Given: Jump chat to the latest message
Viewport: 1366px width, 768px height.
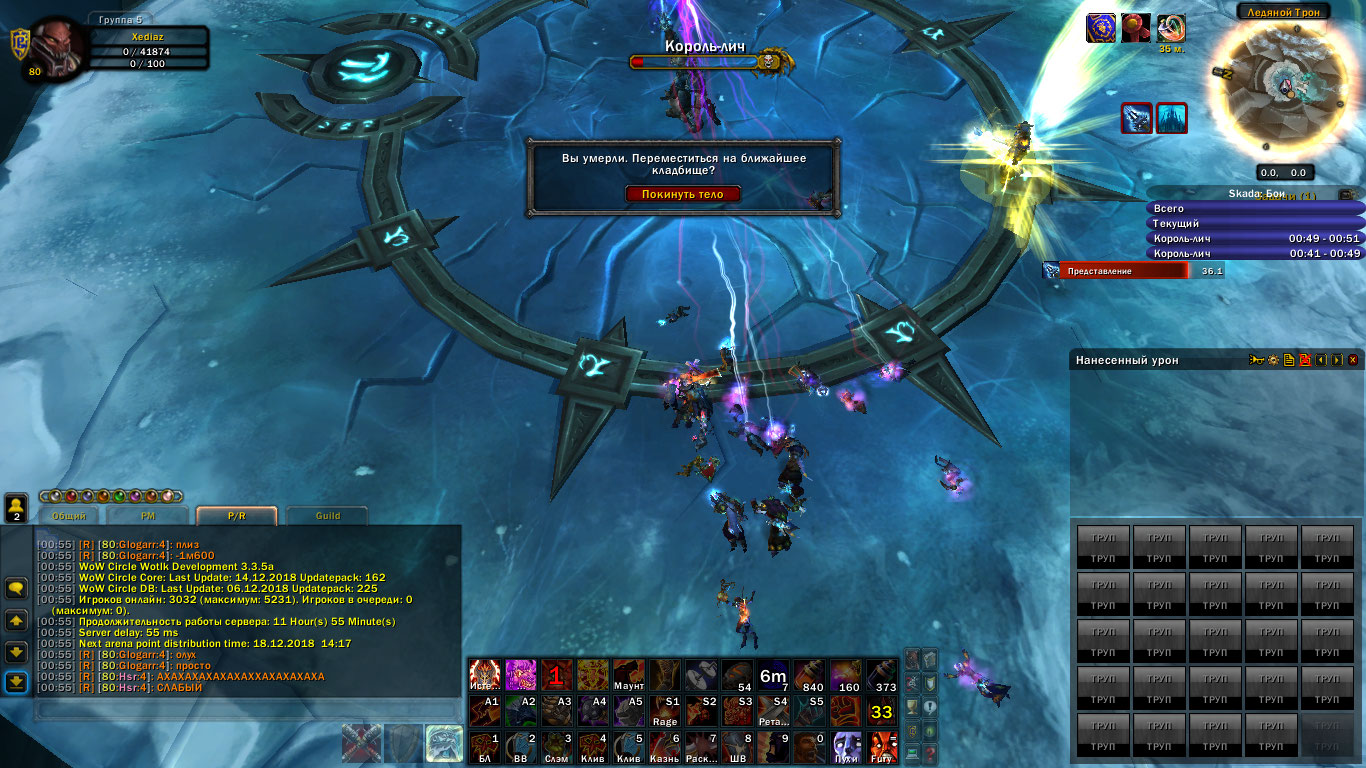Looking at the screenshot, I should click(x=16, y=682).
